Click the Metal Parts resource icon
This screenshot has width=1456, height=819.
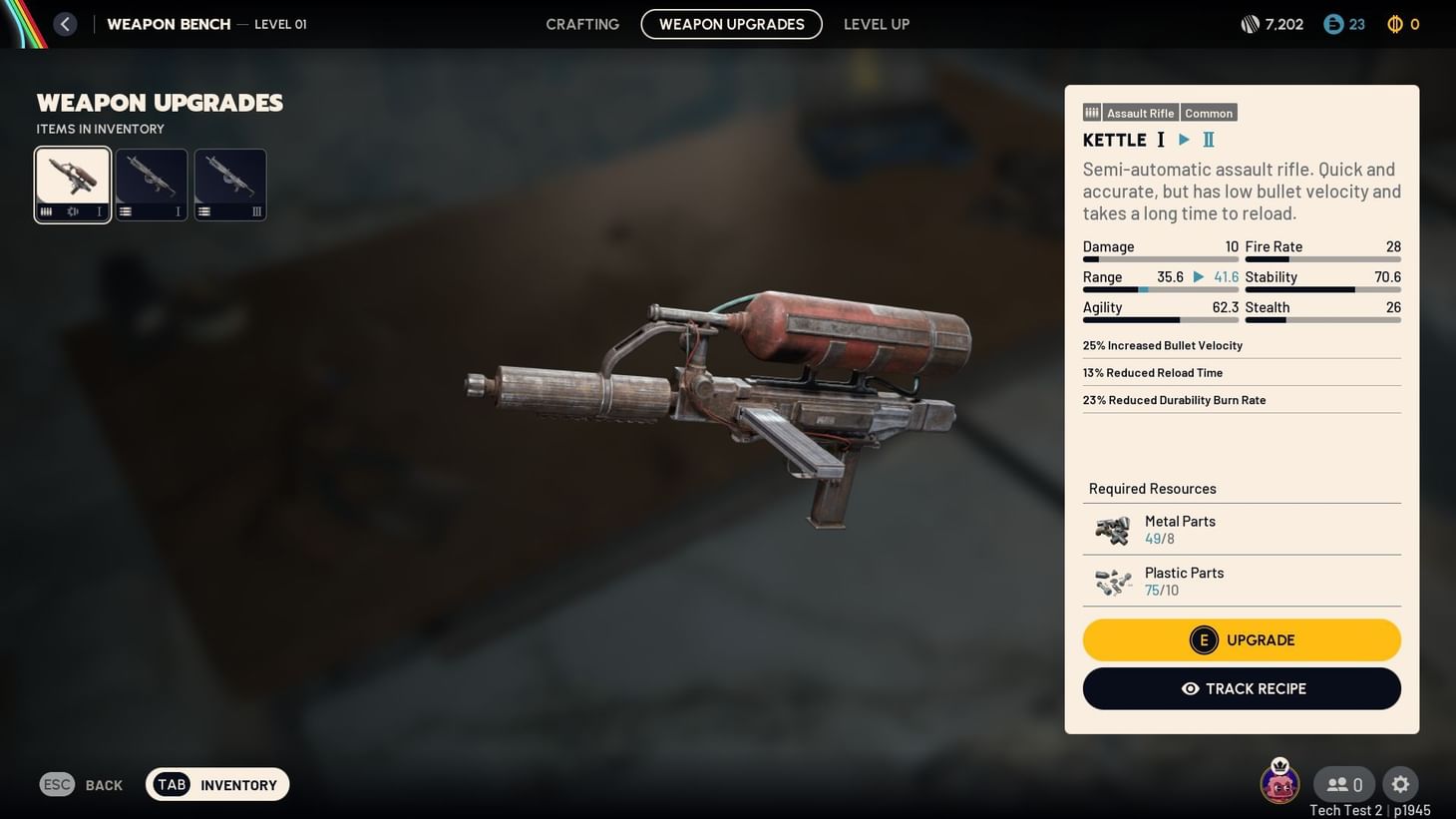click(1113, 529)
